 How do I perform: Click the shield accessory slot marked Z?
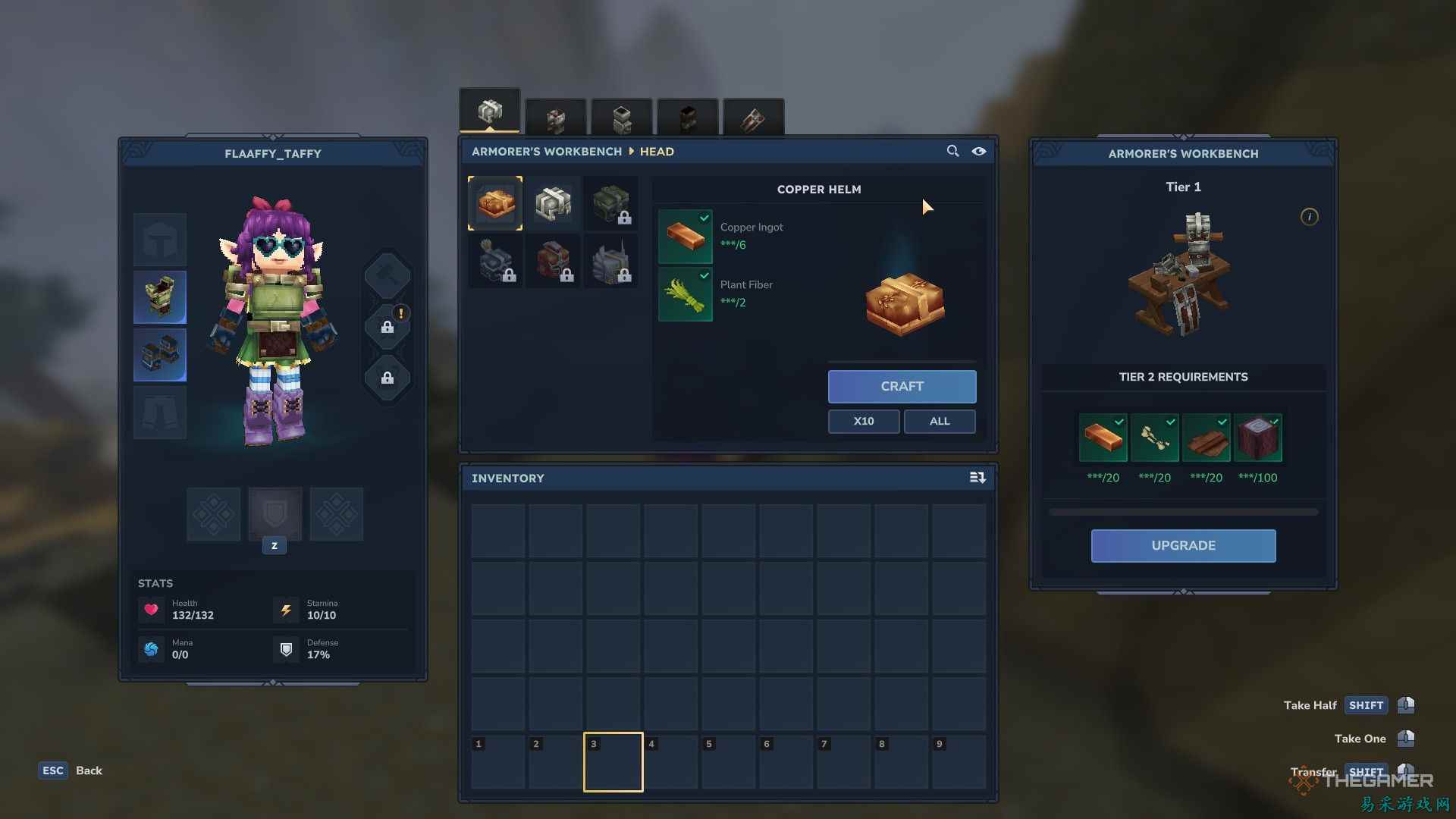(x=275, y=514)
